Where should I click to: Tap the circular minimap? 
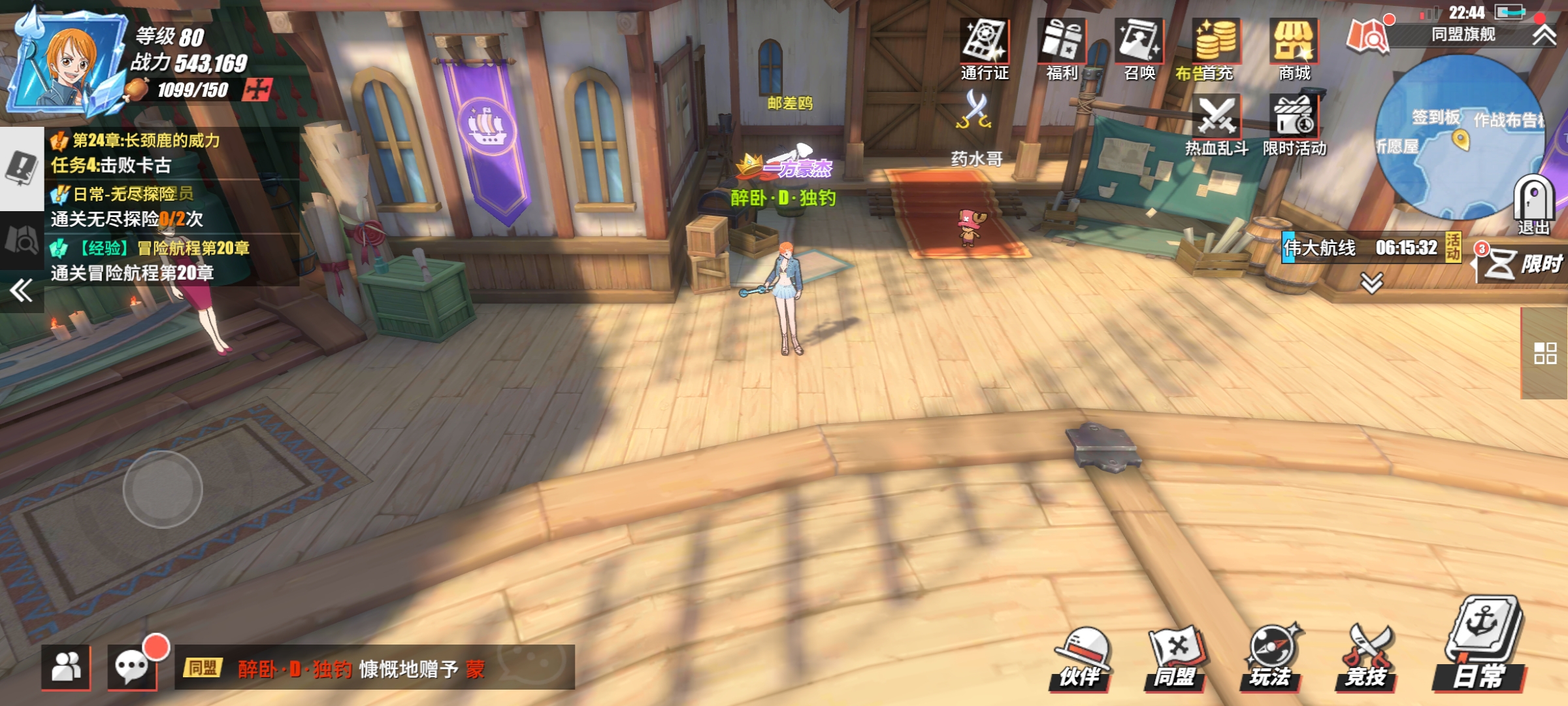(1457, 137)
